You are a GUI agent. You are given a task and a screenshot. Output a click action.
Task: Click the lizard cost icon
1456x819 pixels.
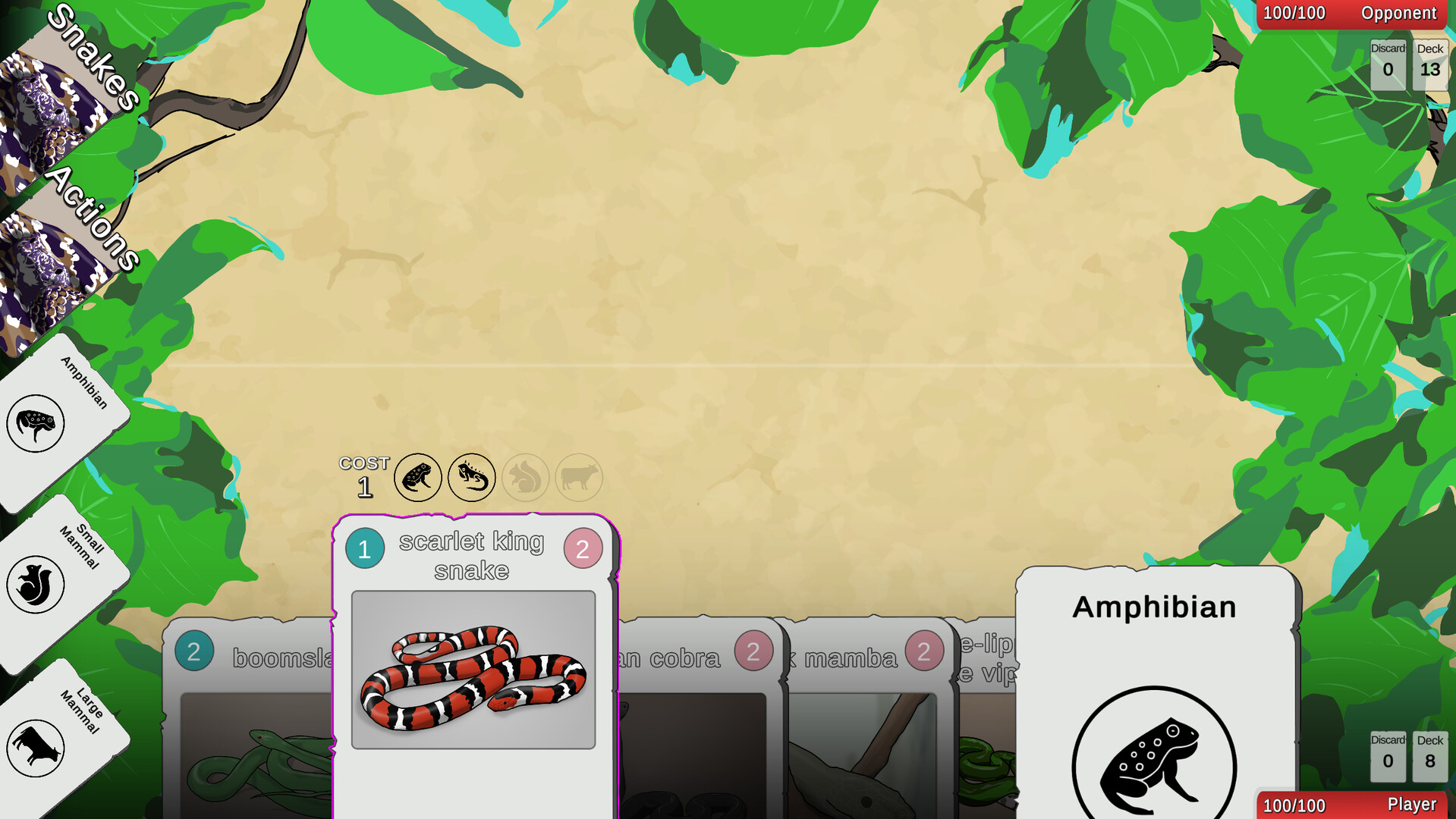pyautogui.click(x=472, y=477)
